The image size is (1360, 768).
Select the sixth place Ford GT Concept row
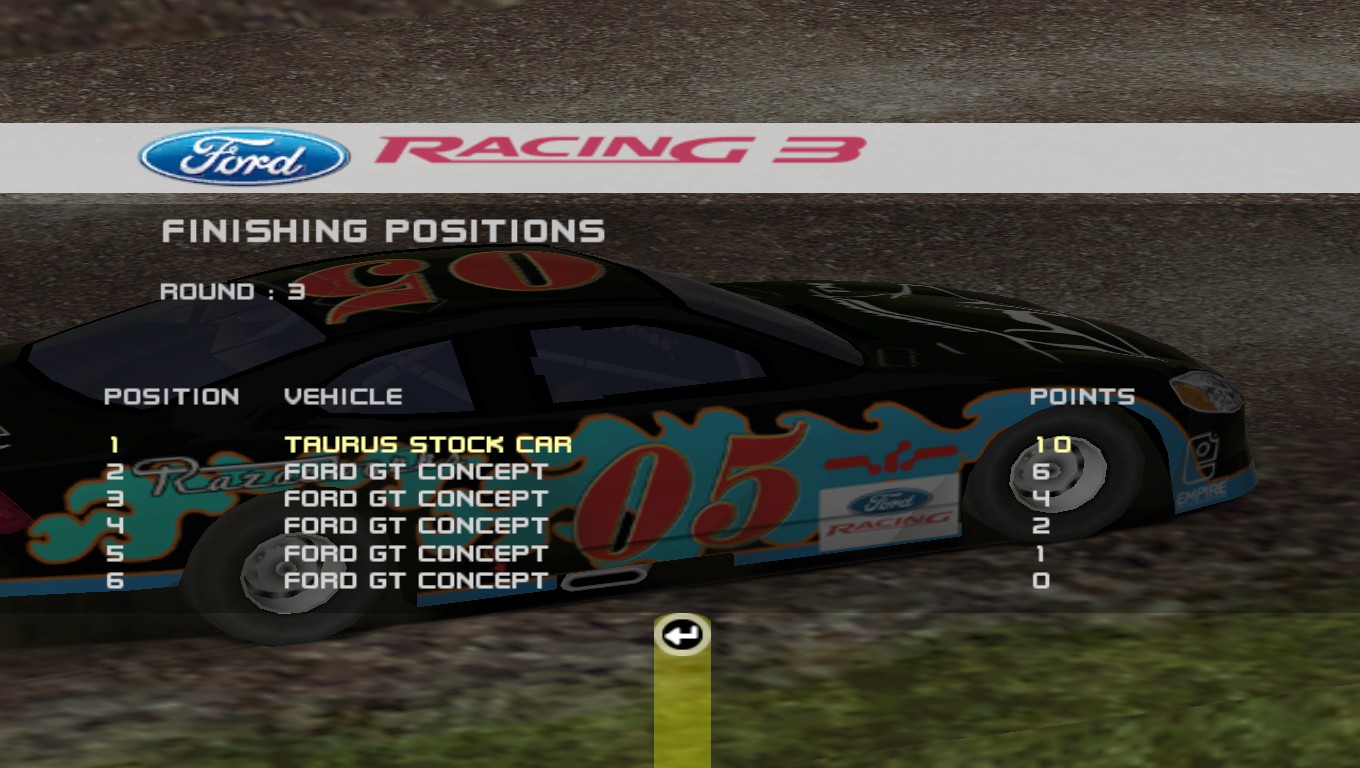pos(415,580)
